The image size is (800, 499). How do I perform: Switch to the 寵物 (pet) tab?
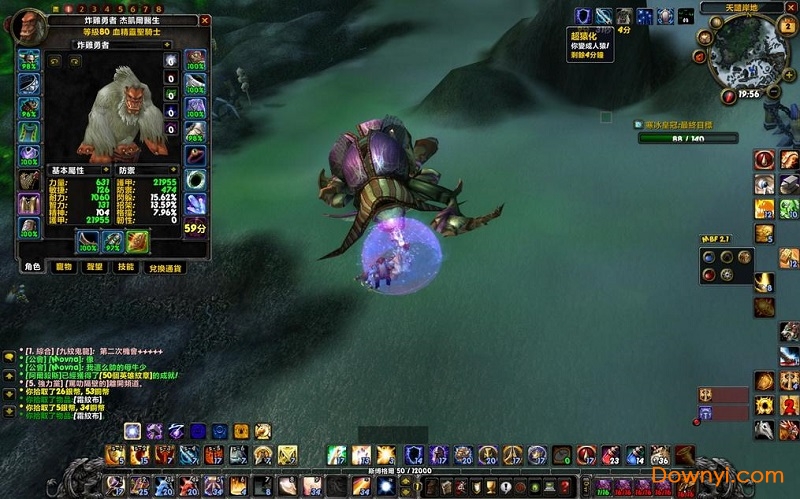tap(64, 266)
